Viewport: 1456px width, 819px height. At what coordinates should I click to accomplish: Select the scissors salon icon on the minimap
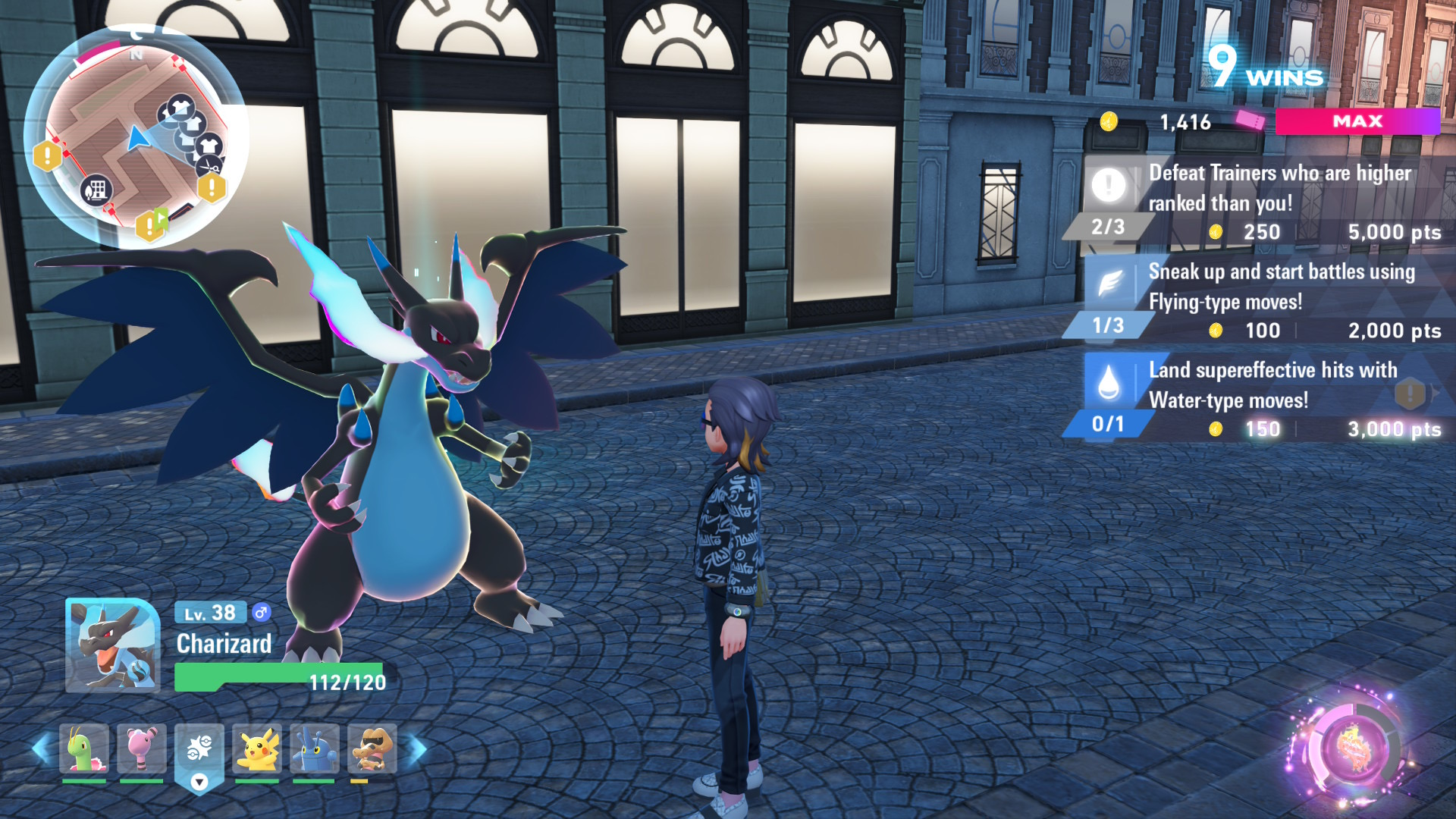(209, 166)
